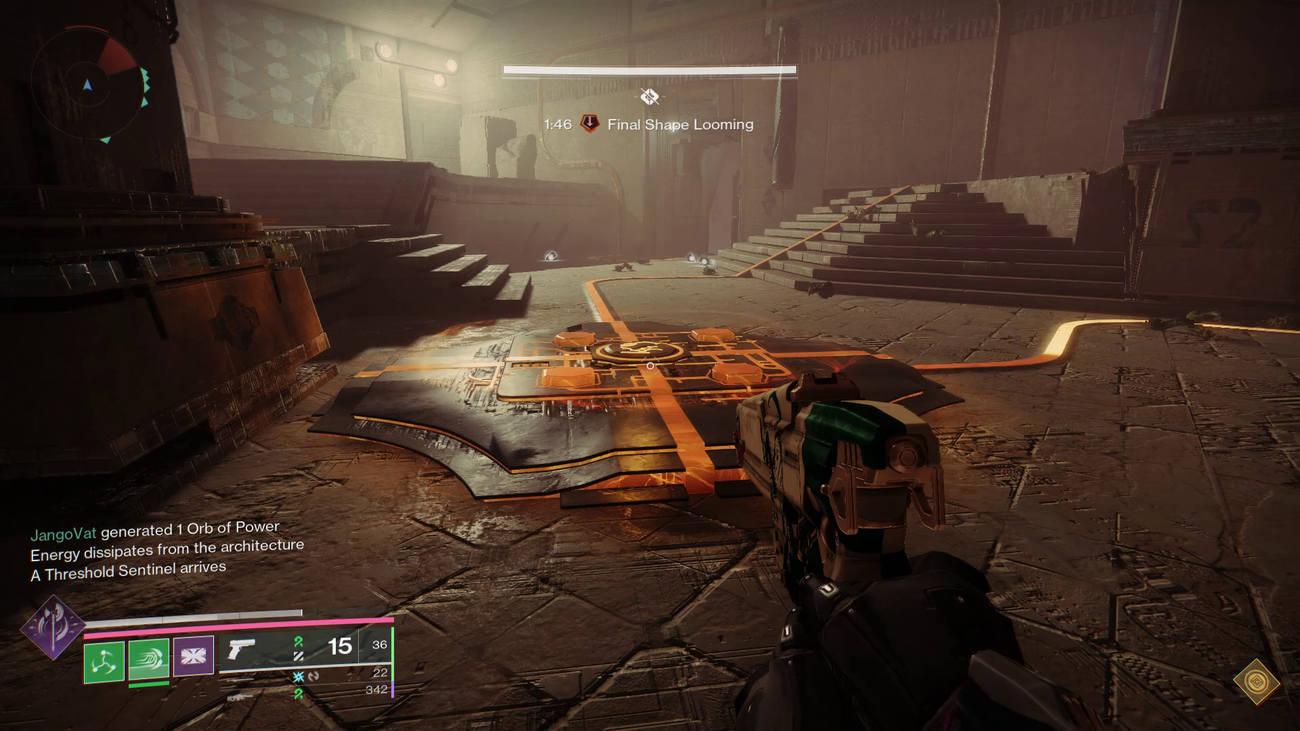Click the Final Shape Looming debuff icon

pyautogui.click(x=590, y=124)
